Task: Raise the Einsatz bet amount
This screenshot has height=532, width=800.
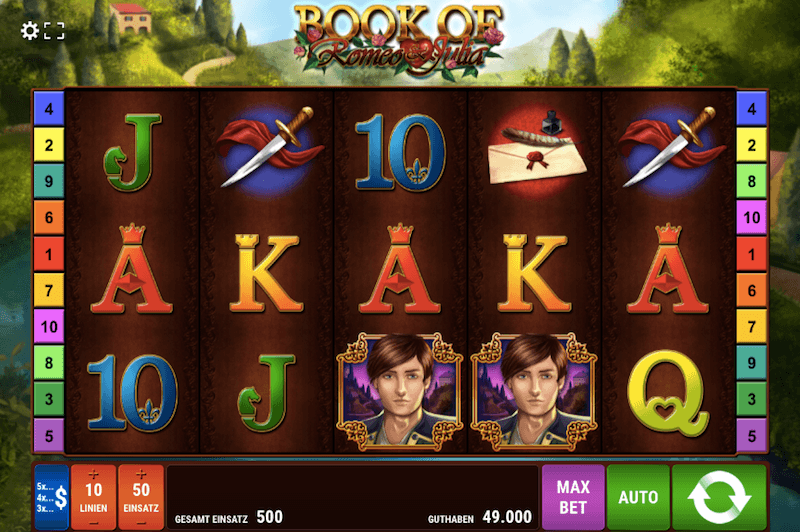Action: click(140, 473)
